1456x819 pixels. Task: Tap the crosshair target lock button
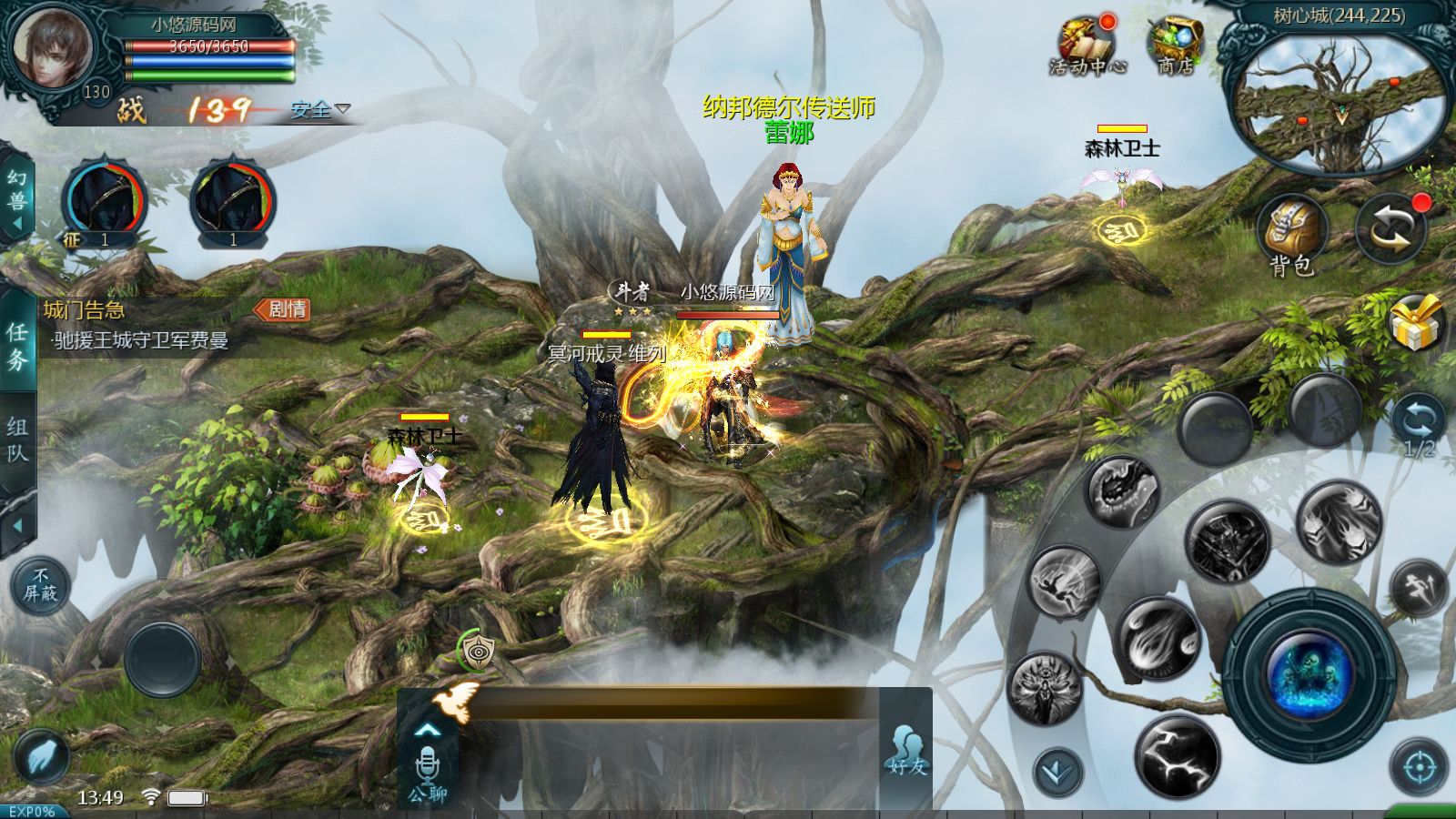1418,768
